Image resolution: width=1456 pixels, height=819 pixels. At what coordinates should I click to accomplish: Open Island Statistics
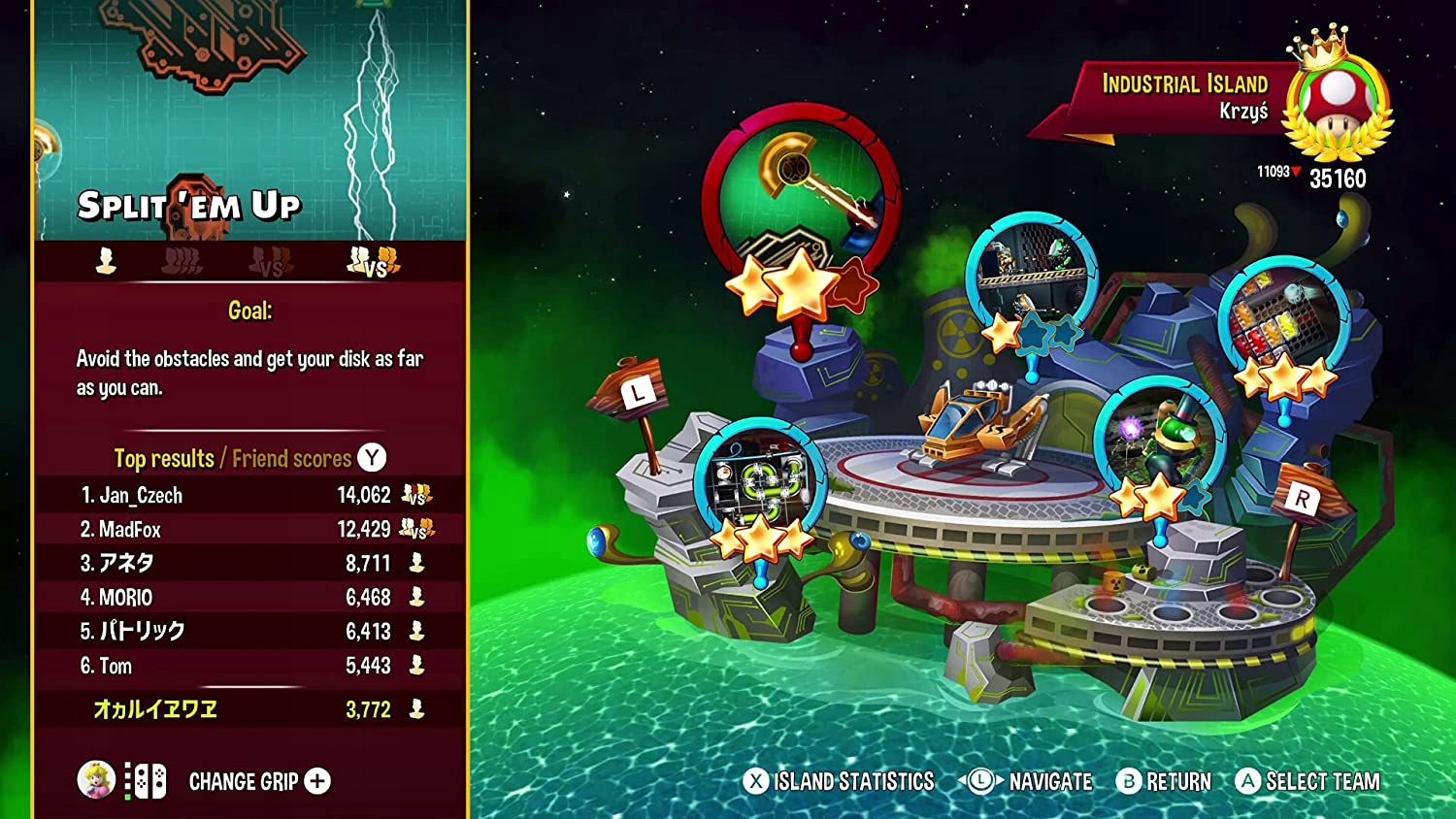(839, 781)
